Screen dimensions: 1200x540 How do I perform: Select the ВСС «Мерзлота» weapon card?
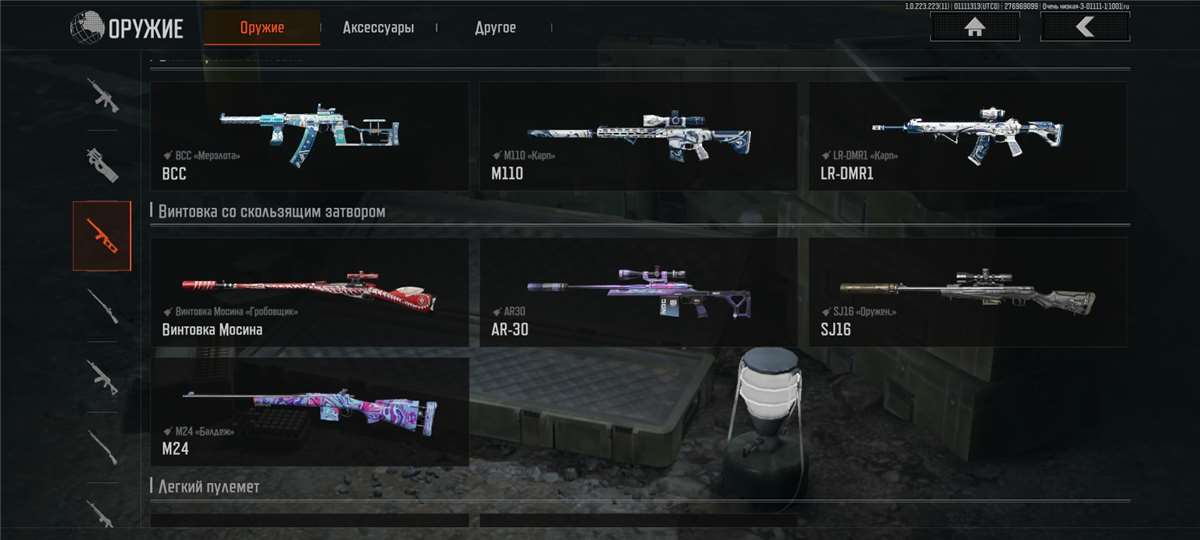(309, 137)
